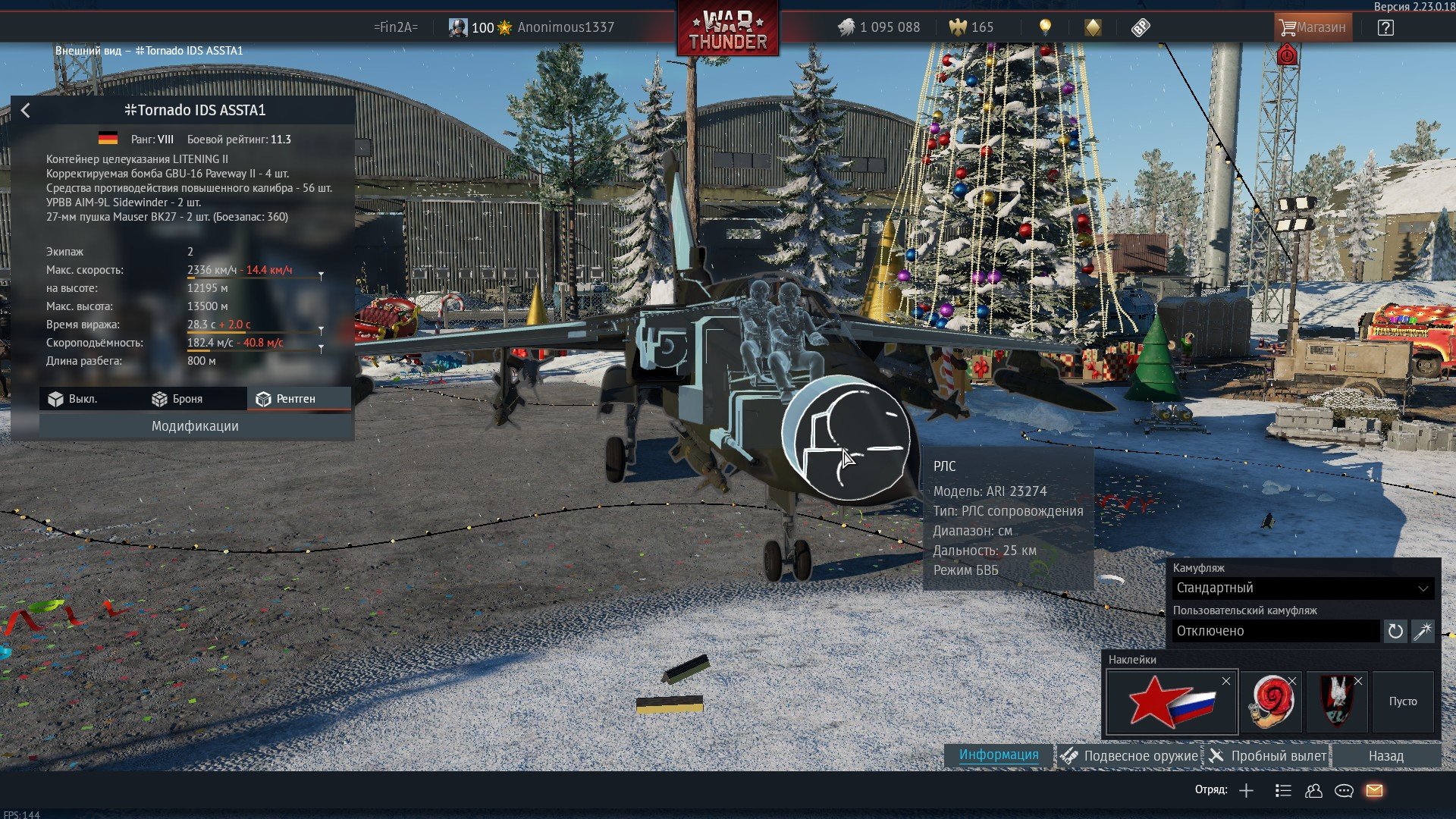Viewport: 1456px width, 819px height.
Task: Choose the empty Пусто decal slot
Action: (x=1403, y=702)
